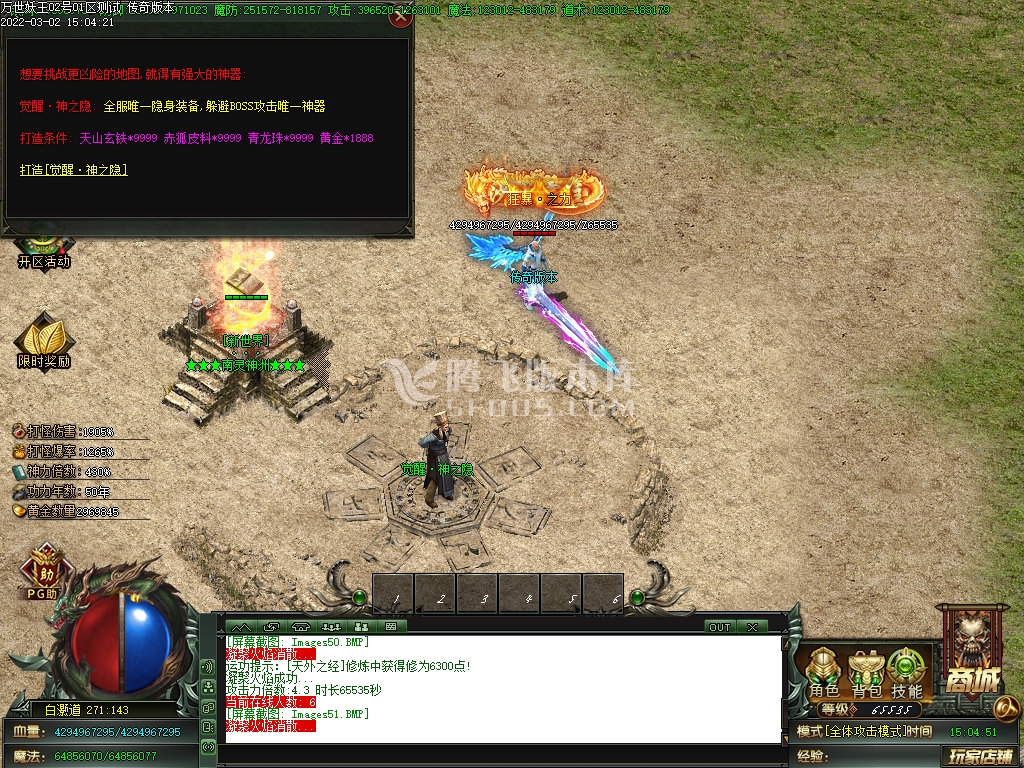Click the X button beside OUT
This screenshot has width=1024, height=768.
752,627
